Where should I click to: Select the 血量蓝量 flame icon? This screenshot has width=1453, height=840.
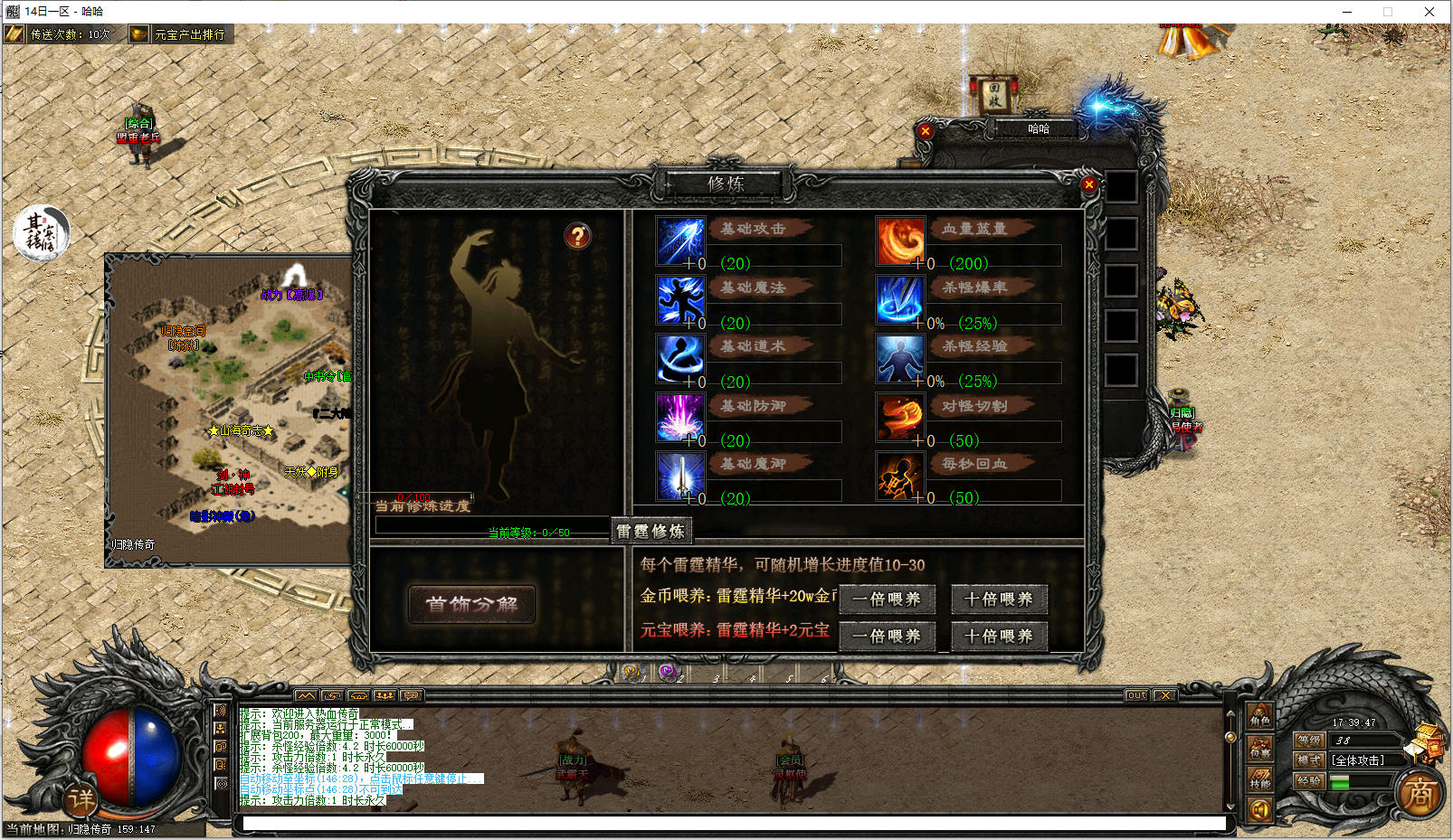900,241
